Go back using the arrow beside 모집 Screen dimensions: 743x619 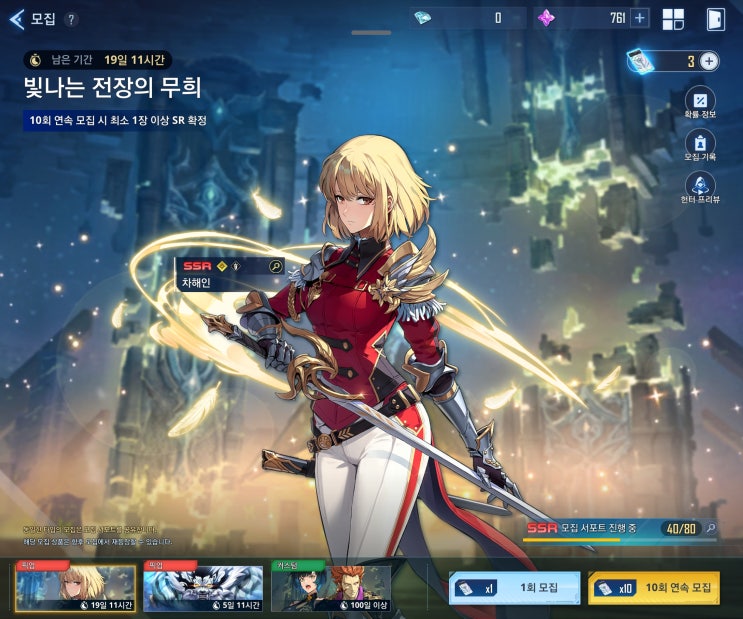(16, 19)
